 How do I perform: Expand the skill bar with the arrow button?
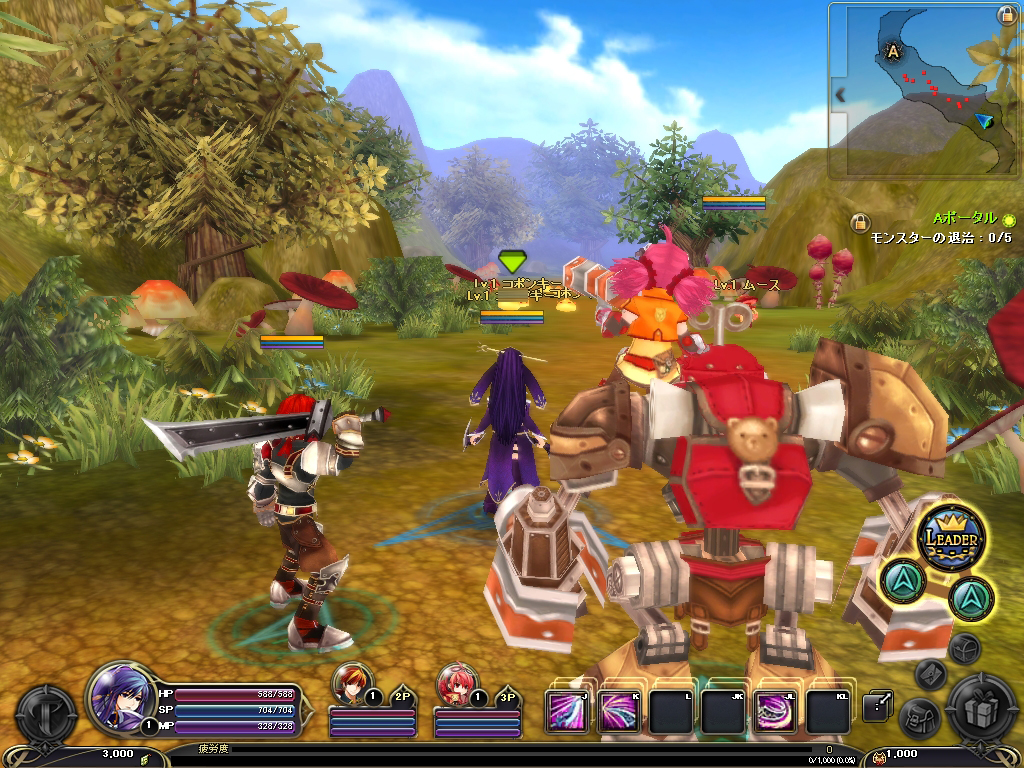(x=877, y=707)
